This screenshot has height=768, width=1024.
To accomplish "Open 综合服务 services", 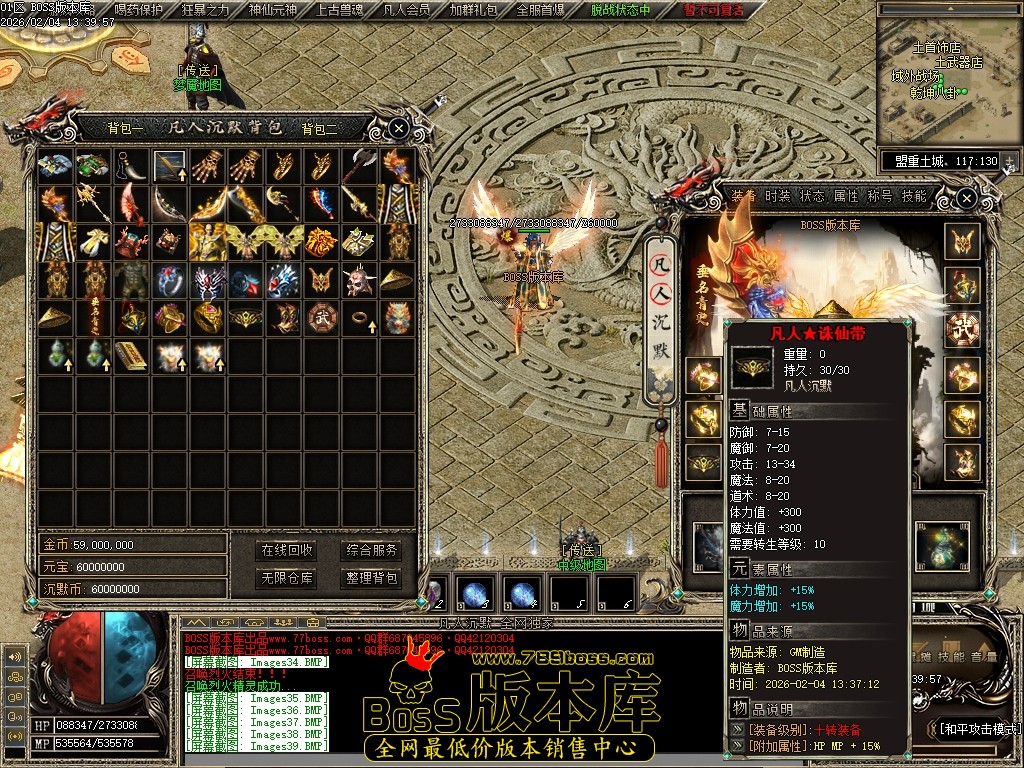I will pos(371,550).
